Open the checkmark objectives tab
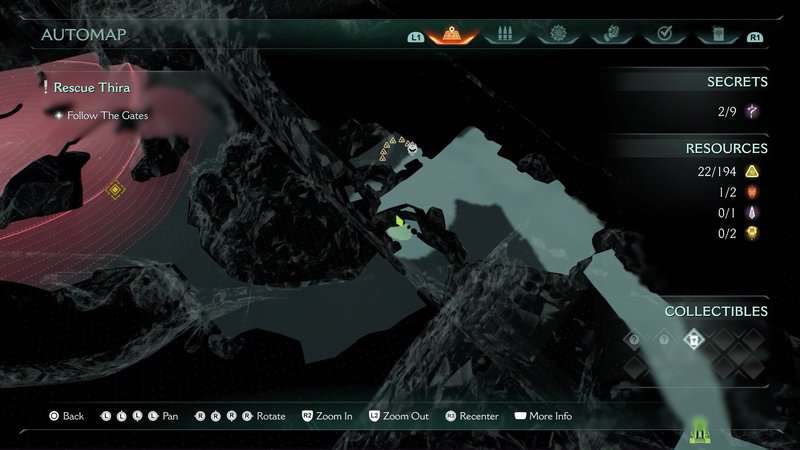The width and height of the screenshot is (800, 450). (661, 35)
